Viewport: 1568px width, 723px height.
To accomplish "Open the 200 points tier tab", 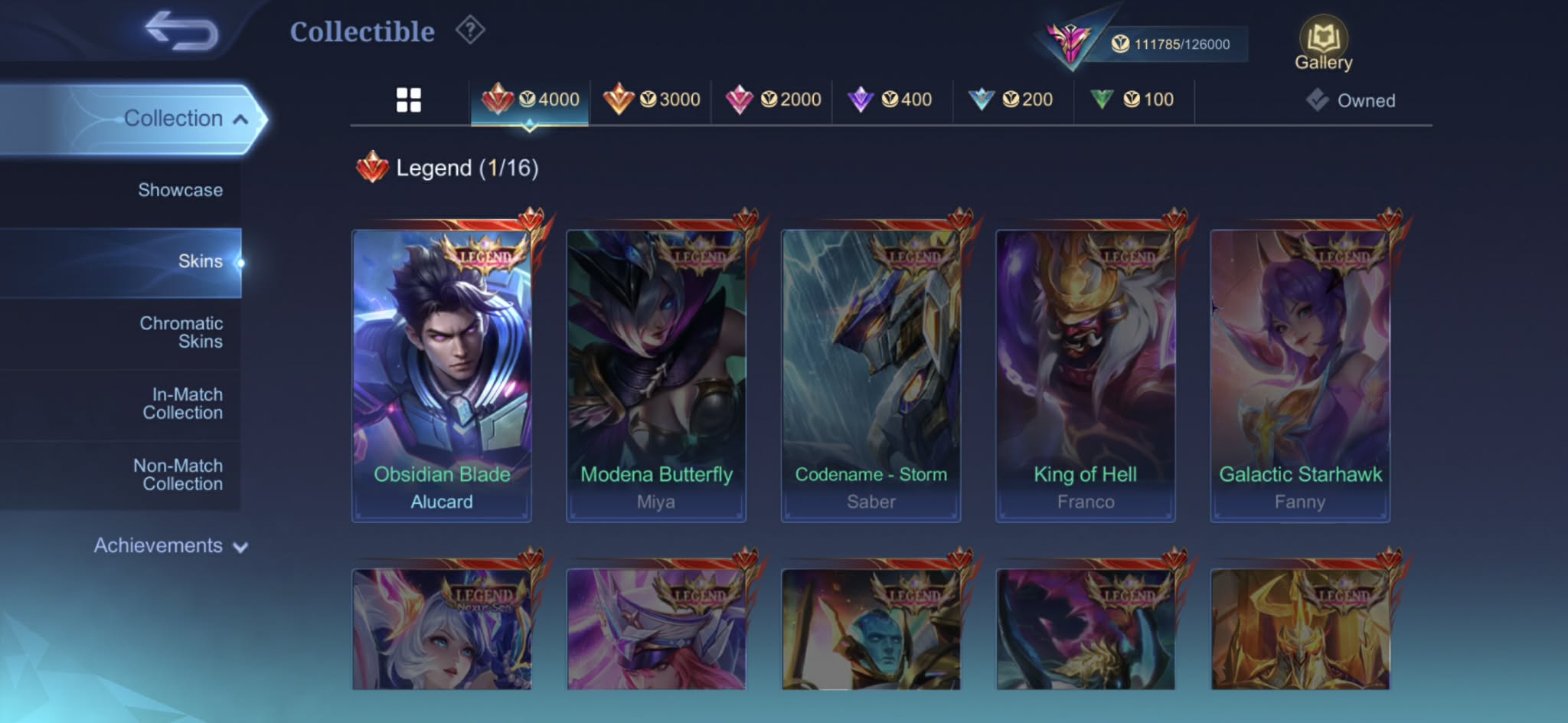I will click(1011, 100).
